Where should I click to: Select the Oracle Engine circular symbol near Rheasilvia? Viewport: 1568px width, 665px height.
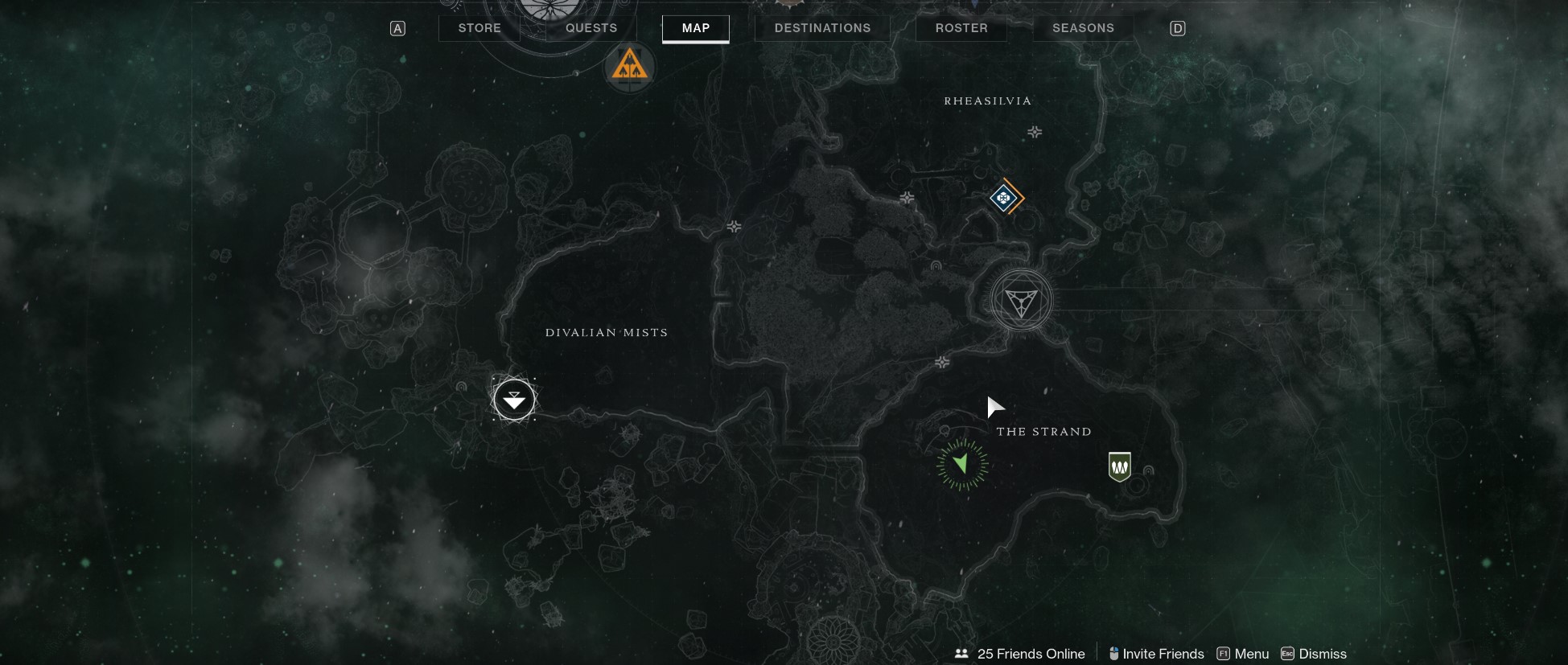coord(1019,301)
